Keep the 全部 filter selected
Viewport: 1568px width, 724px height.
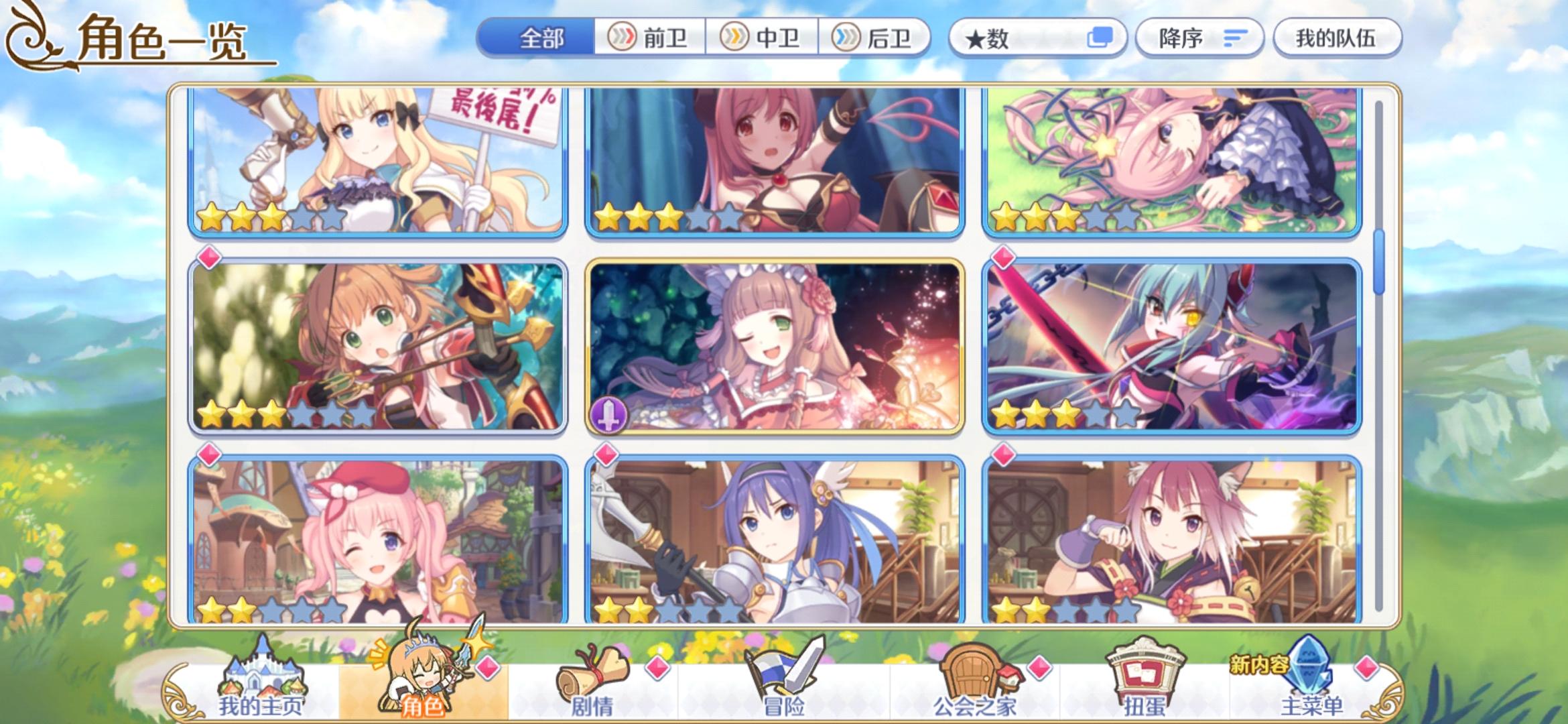tap(540, 38)
